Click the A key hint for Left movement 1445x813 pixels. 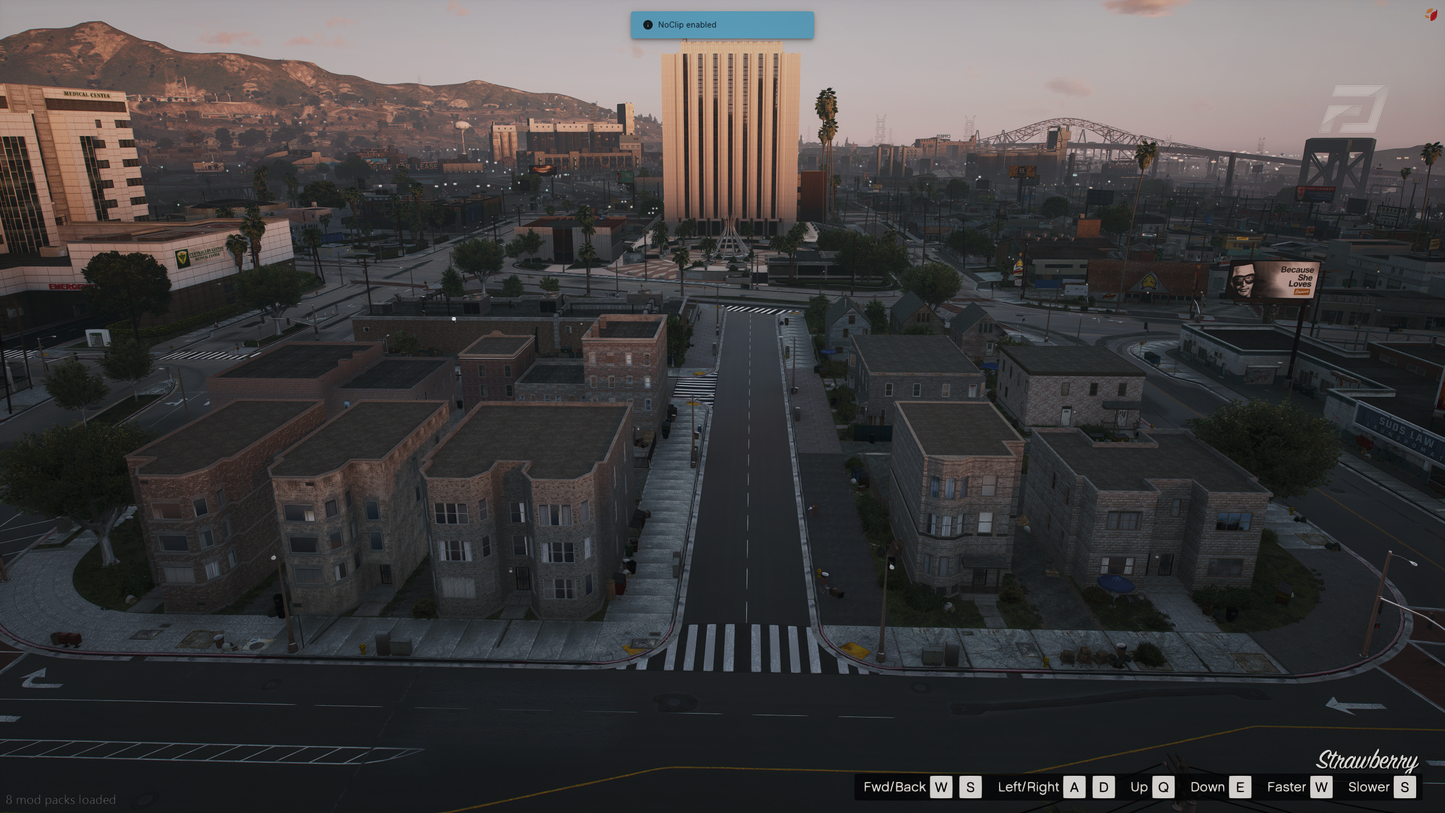coord(1074,787)
